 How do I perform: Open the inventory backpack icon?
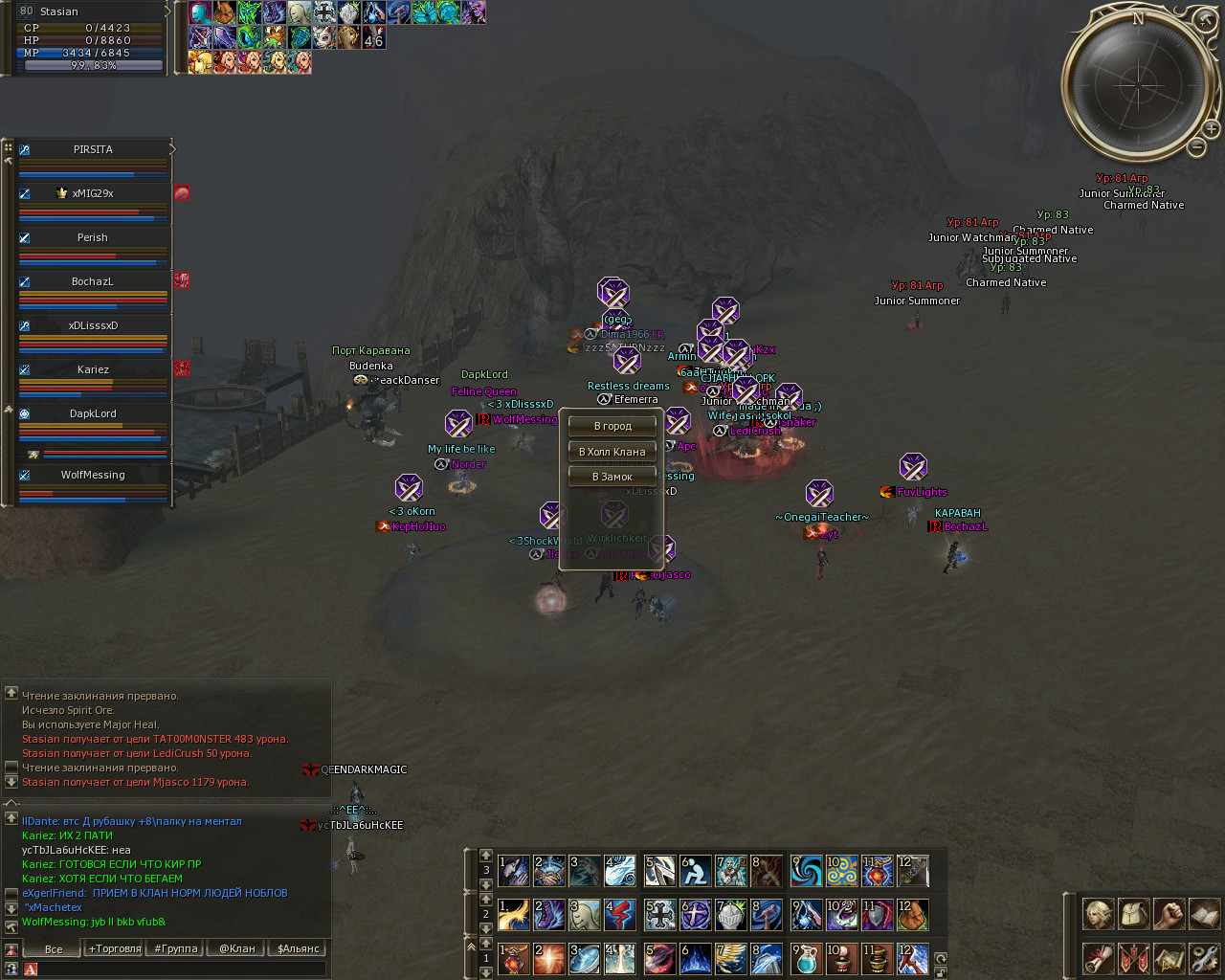pos(1133,914)
